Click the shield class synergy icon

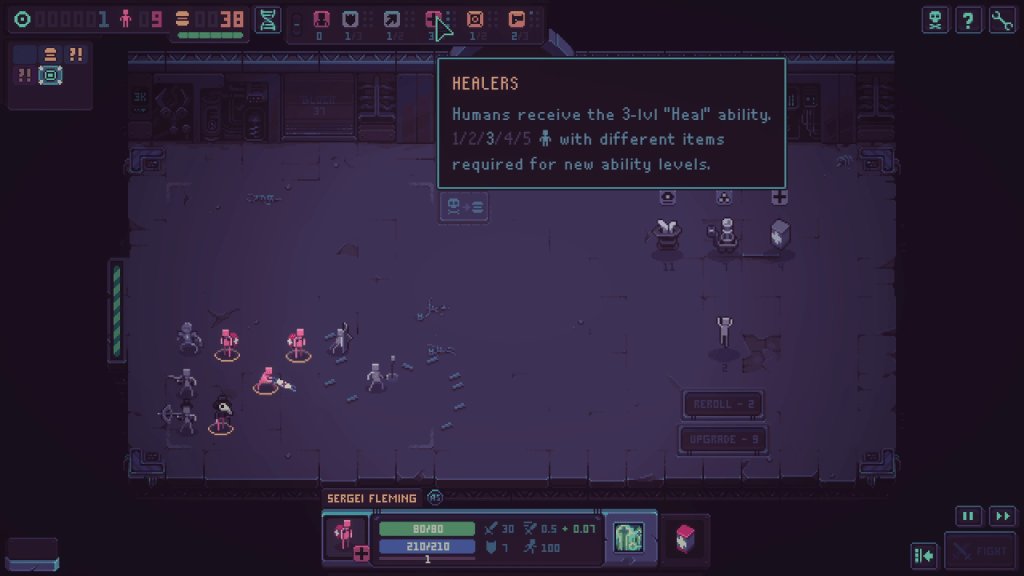(x=351, y=19)
